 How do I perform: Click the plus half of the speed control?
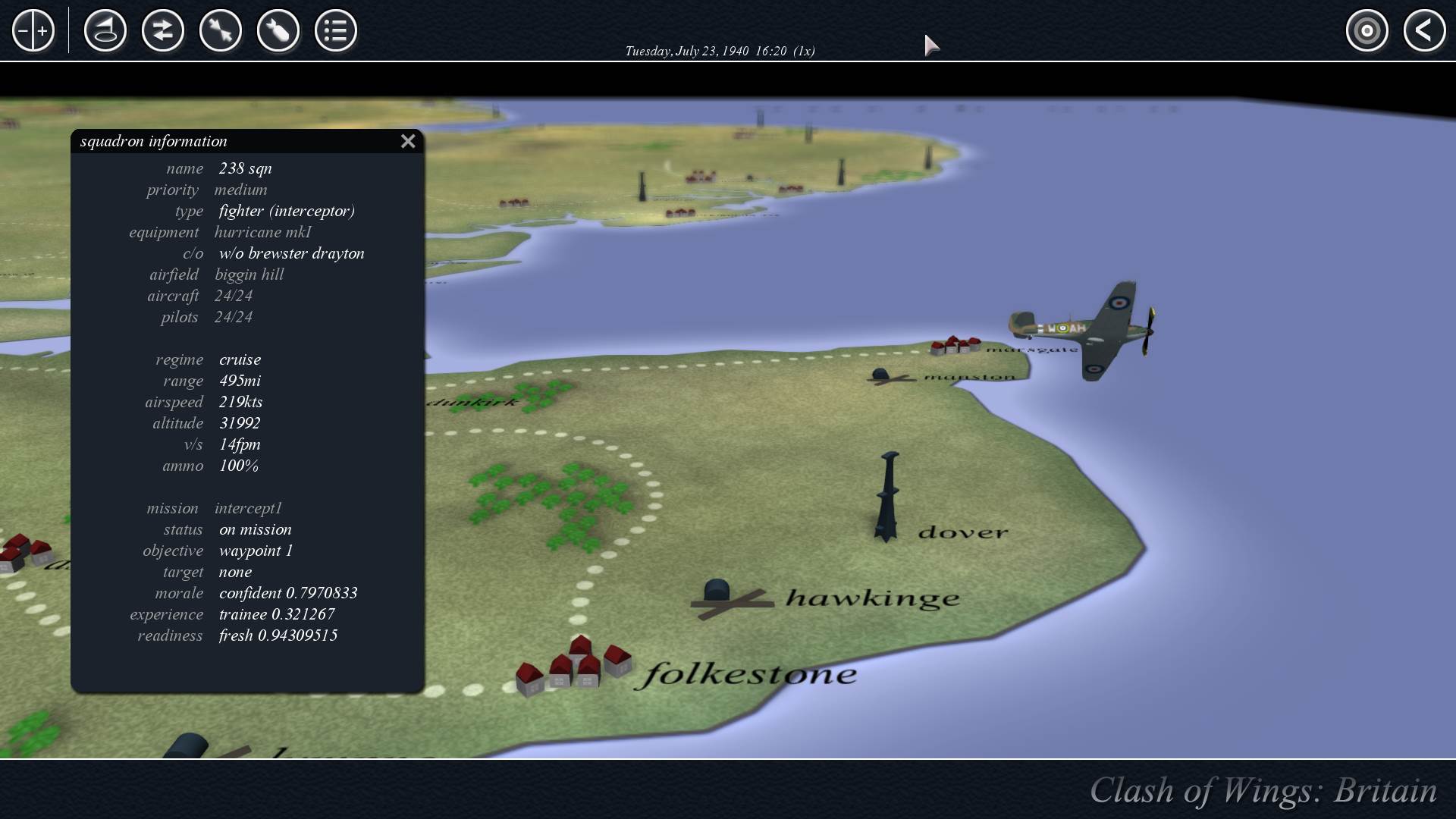43,31
